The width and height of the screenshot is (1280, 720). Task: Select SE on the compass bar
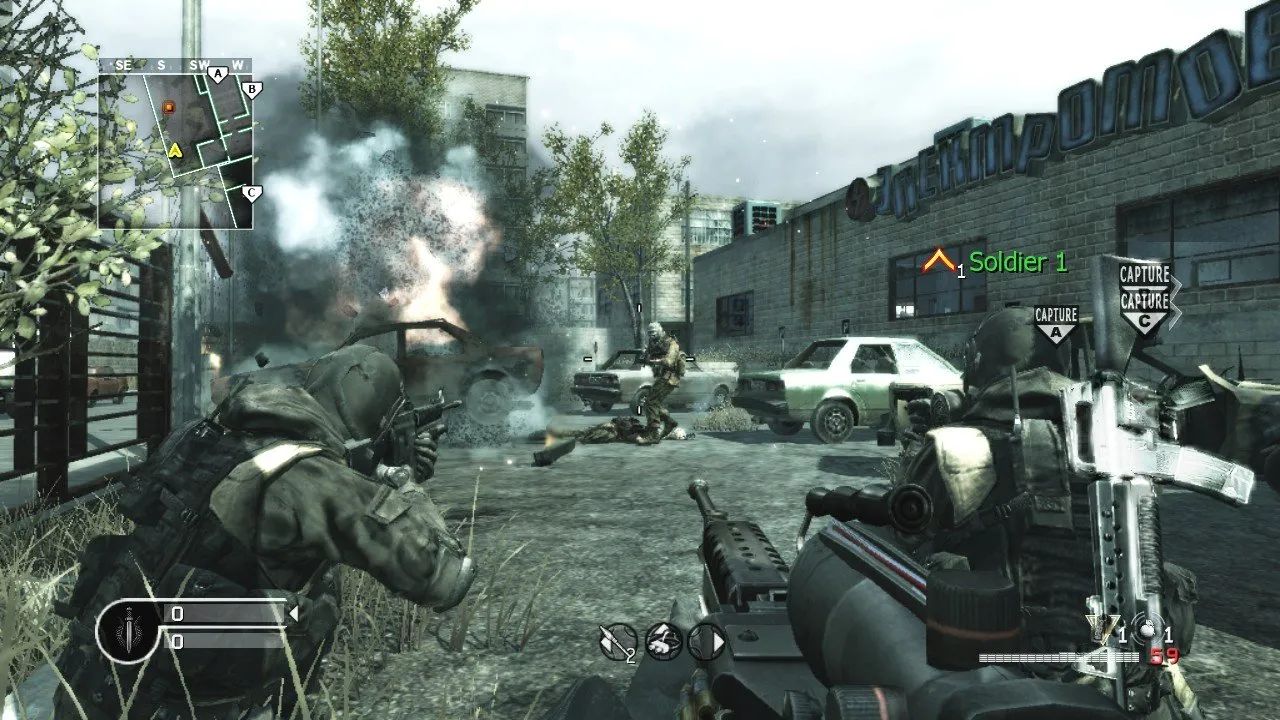coord(124,64)
